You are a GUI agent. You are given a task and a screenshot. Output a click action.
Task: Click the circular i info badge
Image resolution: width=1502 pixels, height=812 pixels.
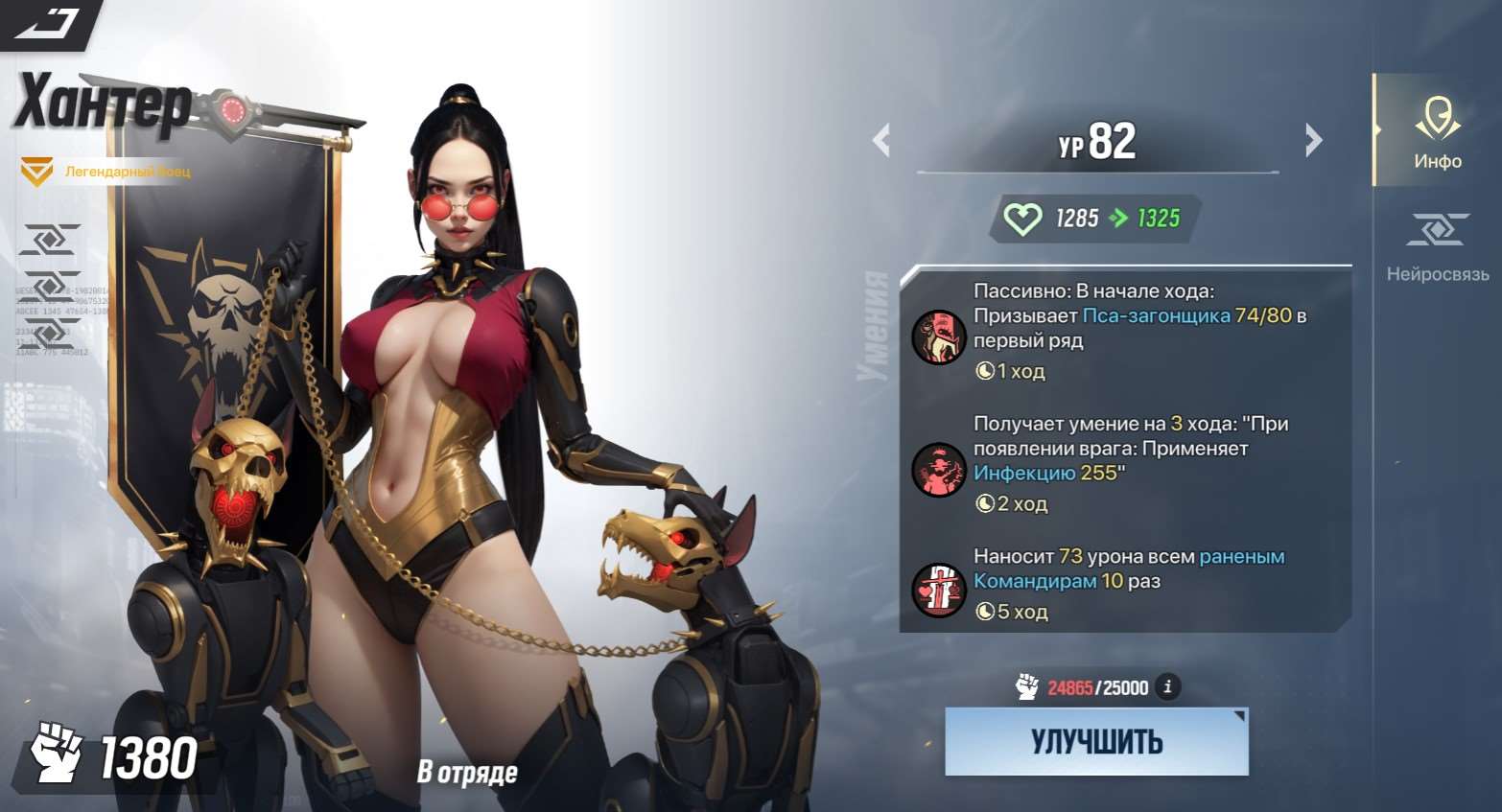1167,686
